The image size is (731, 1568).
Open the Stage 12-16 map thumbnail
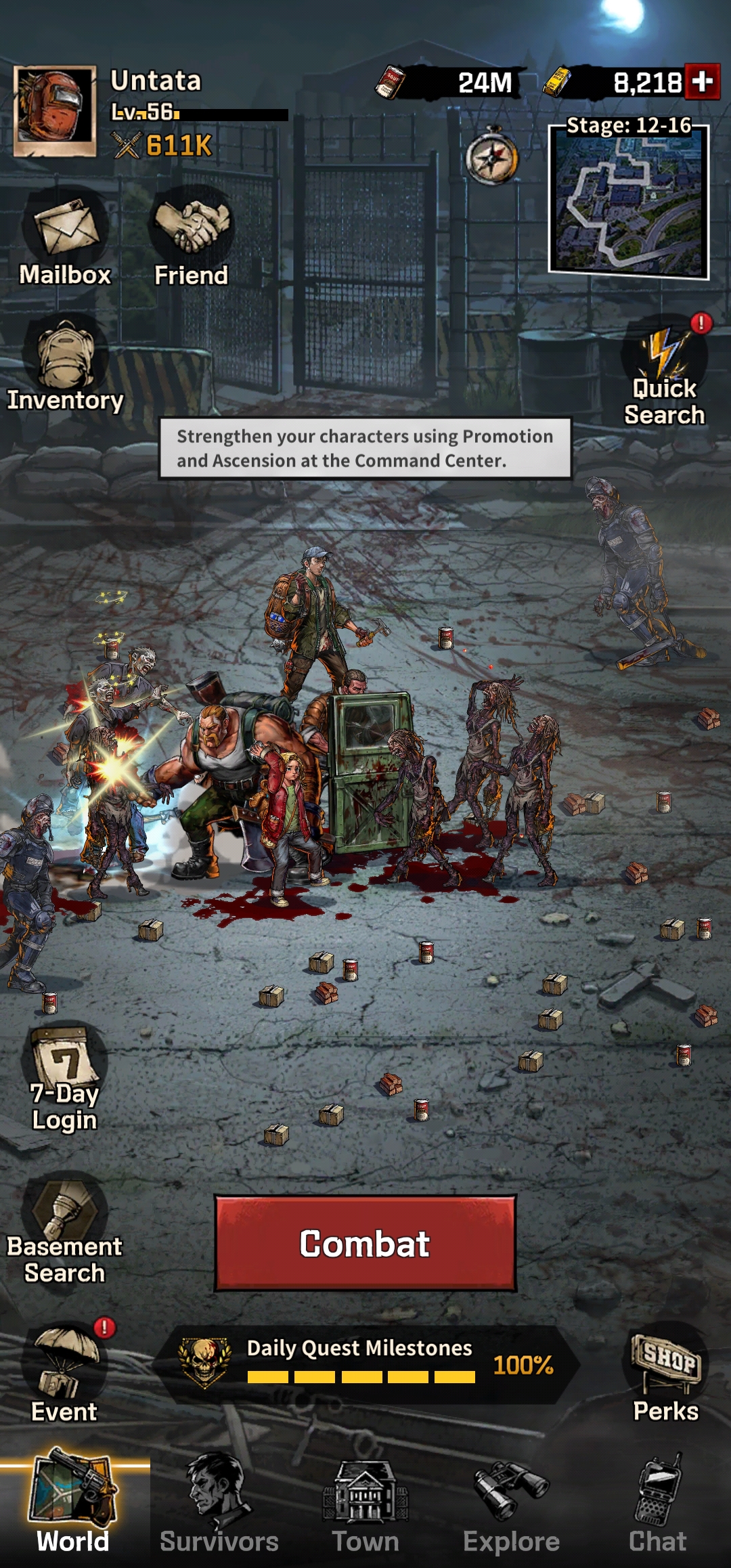[x=628, y=202]
